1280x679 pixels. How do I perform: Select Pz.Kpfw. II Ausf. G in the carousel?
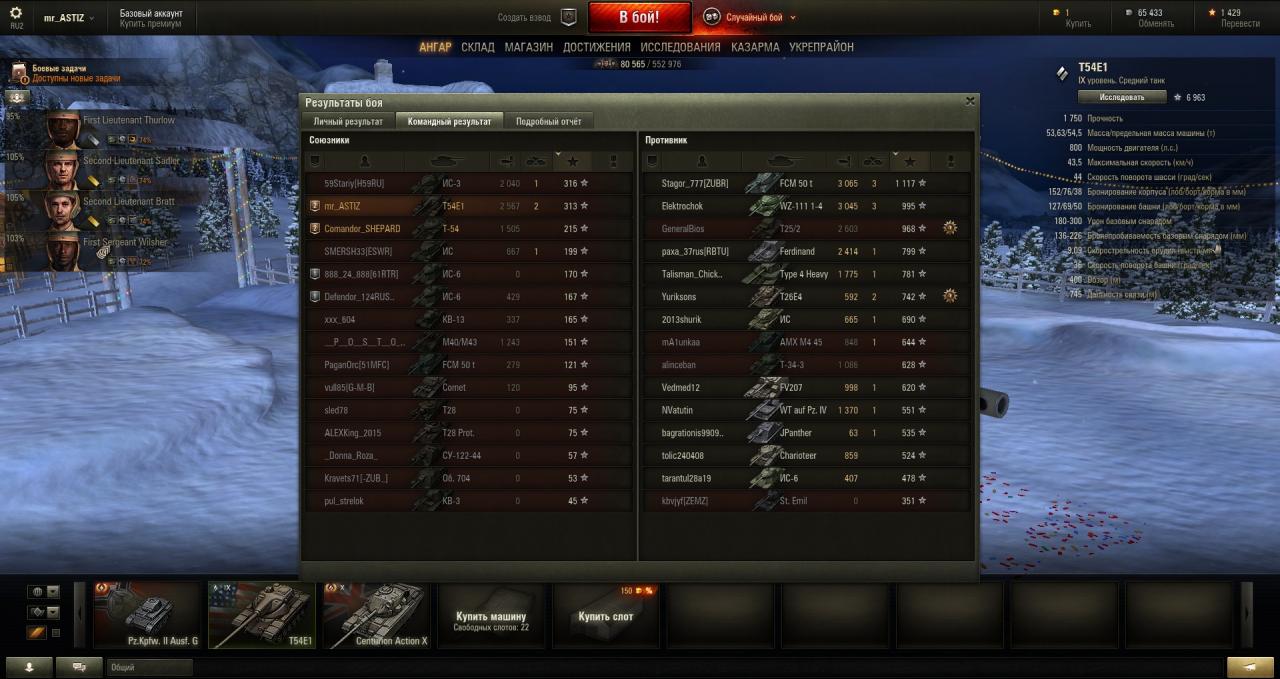[x=148, y=615]
